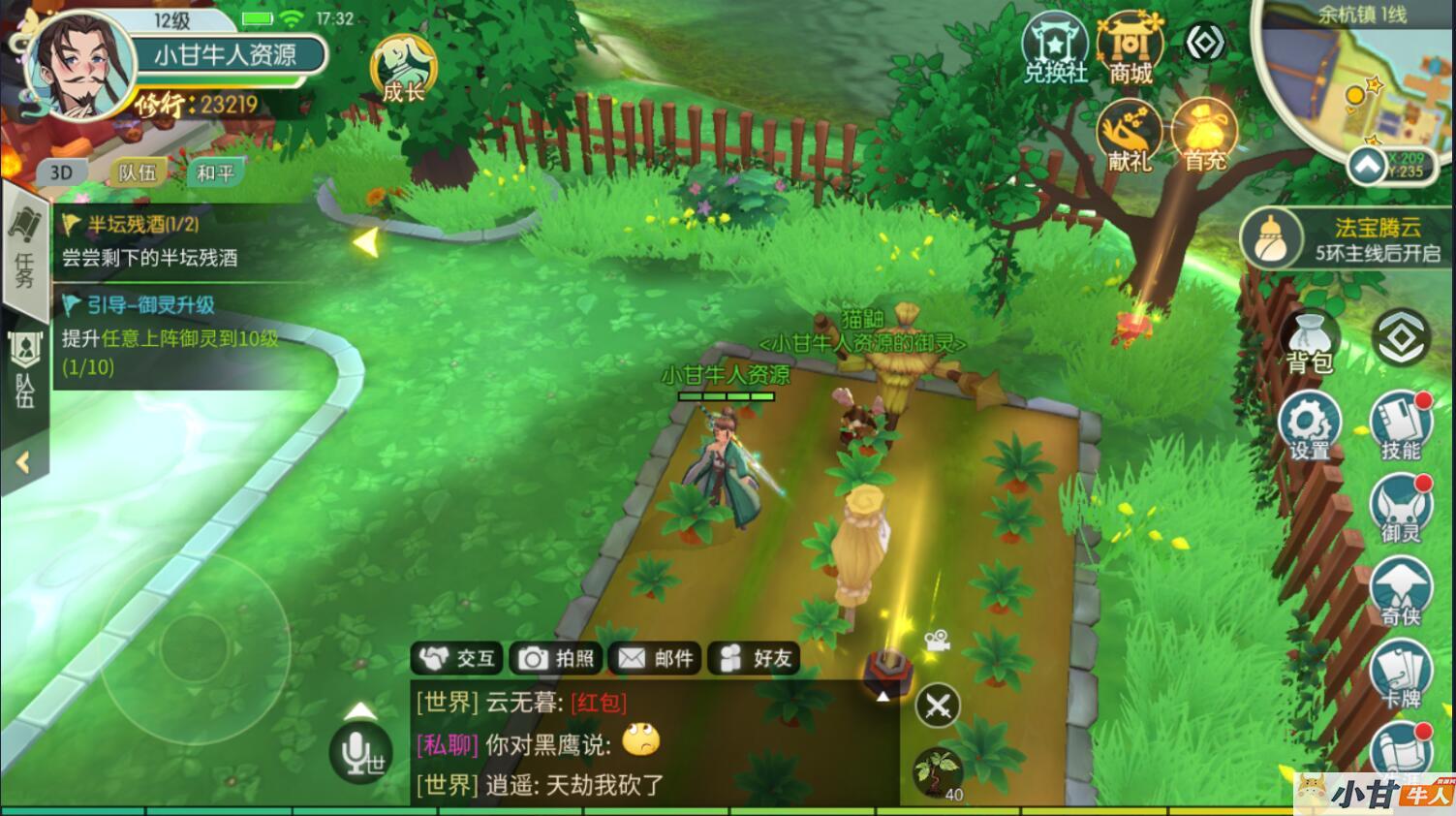Open the 技能 skills menu
This screenshot has height=816, width=1456.
[x=1401, y=426]
